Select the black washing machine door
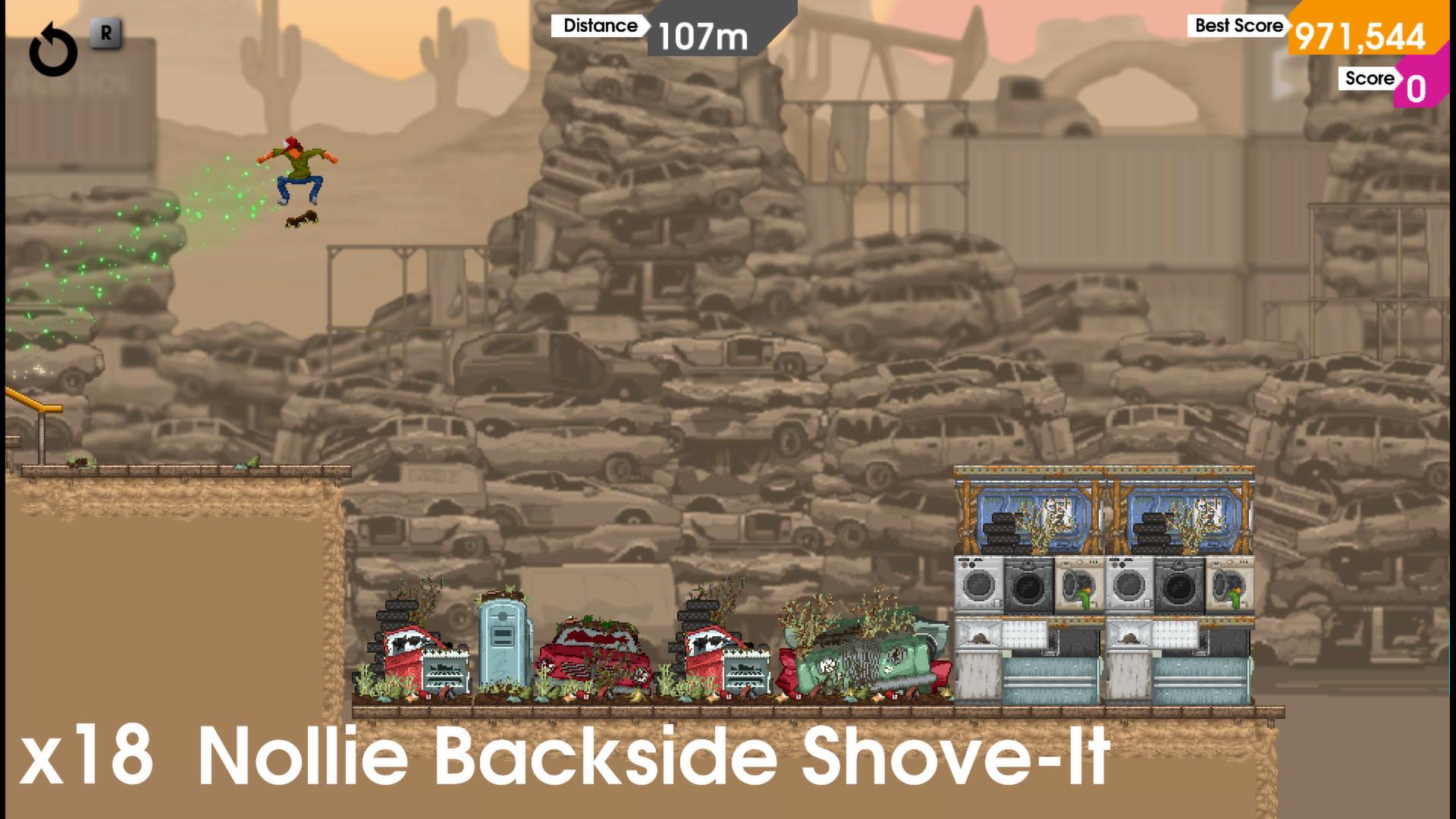 coord(1028,586)
